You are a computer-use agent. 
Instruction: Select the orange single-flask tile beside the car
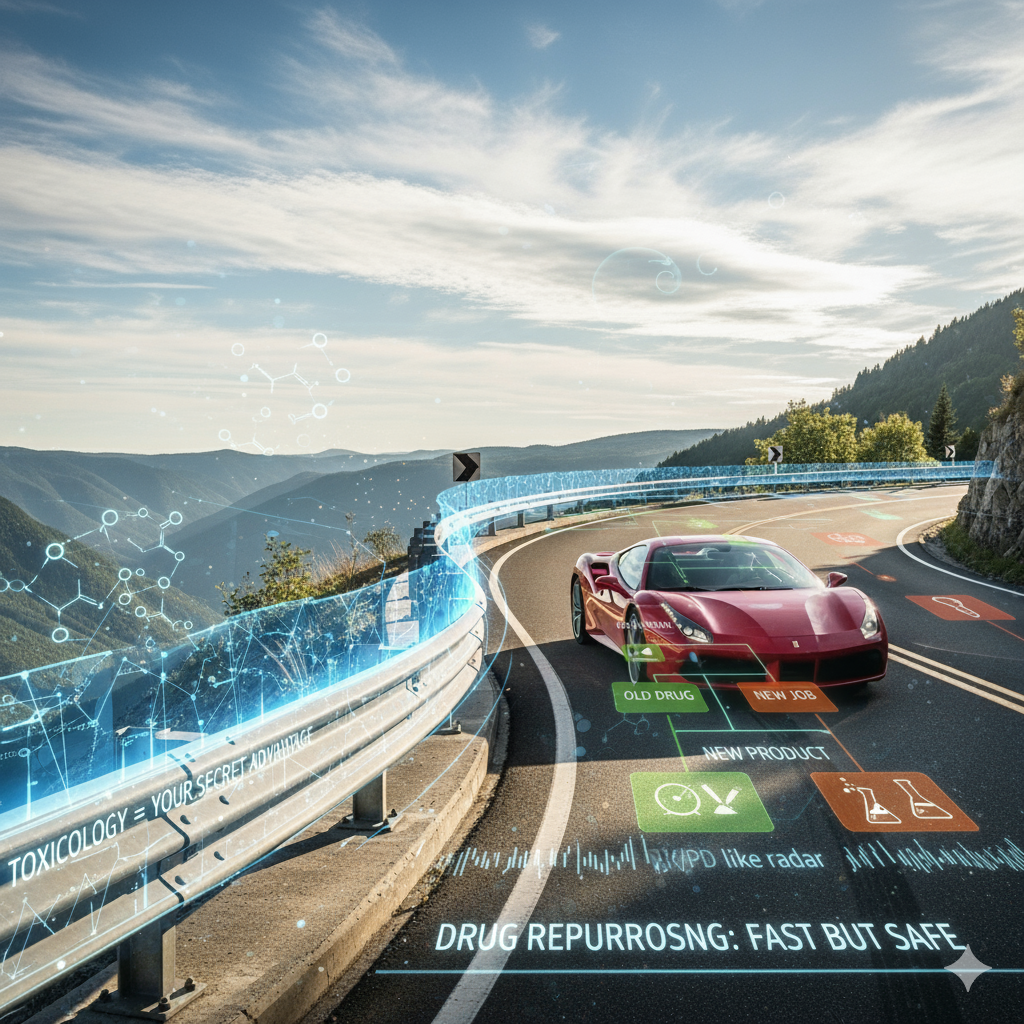pyautogui.click(x=958, y=607)
